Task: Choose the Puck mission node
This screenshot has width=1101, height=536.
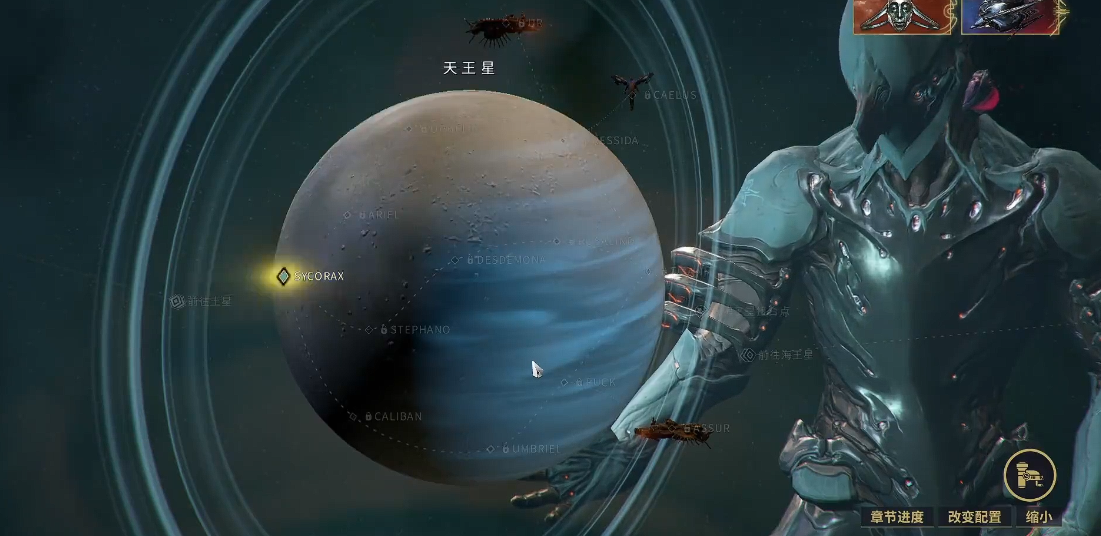Action: click(565, 382)
